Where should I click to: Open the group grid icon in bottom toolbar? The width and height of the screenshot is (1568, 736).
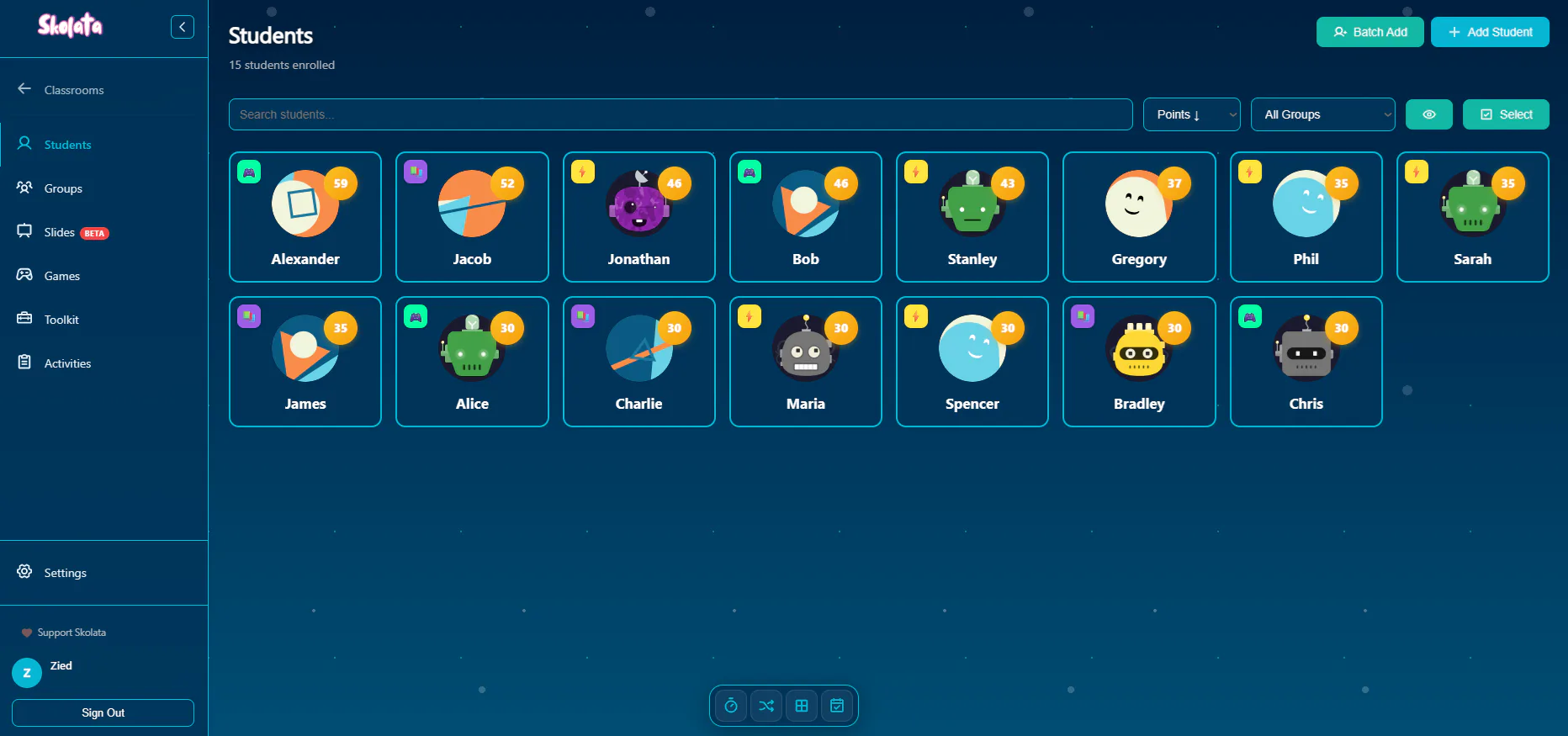pos(801,706)
